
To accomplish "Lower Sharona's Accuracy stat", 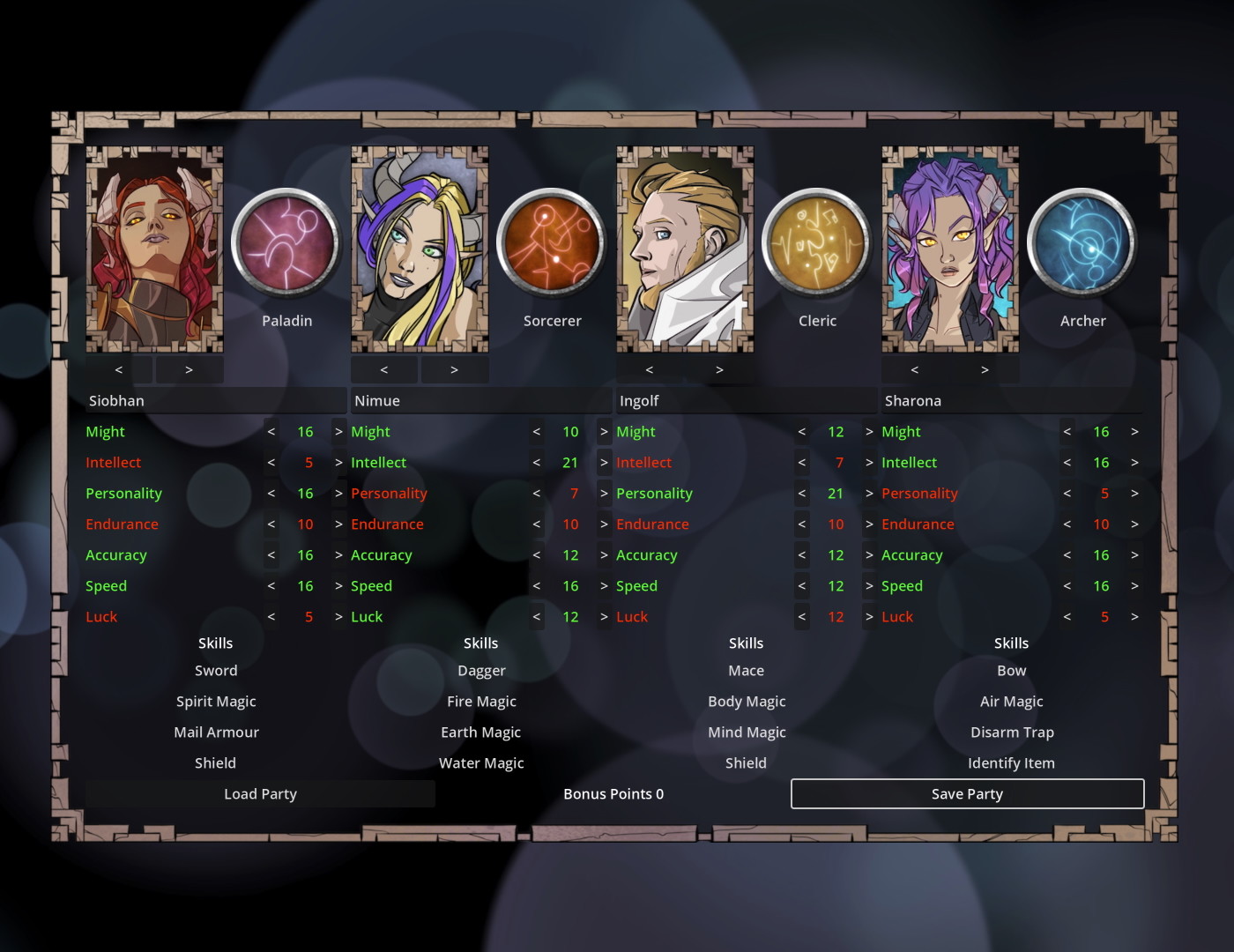I will 1067,554.
